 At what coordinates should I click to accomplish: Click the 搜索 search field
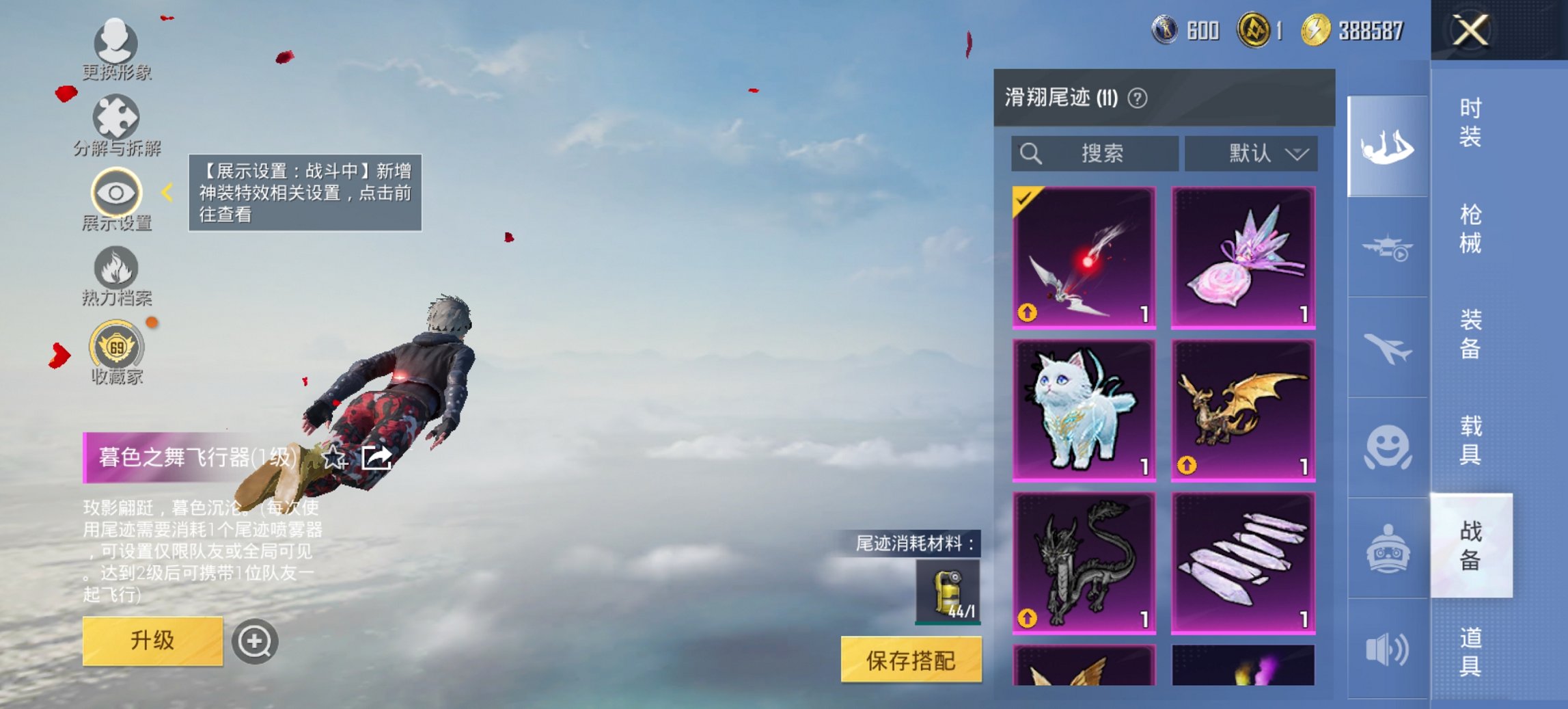tap(1093, 154)
